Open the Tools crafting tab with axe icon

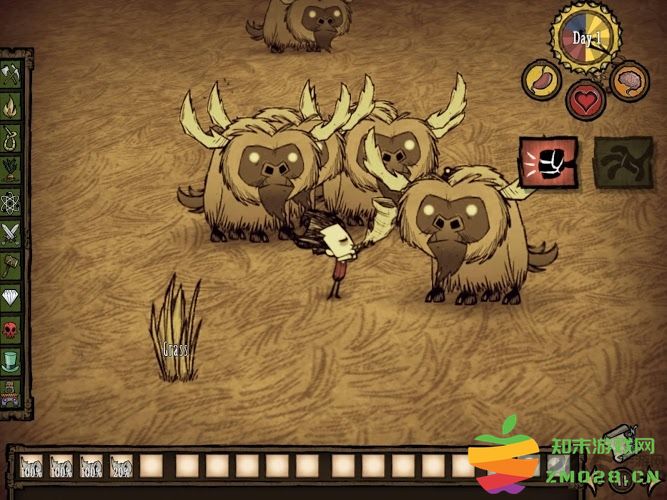tap(13, 73)
